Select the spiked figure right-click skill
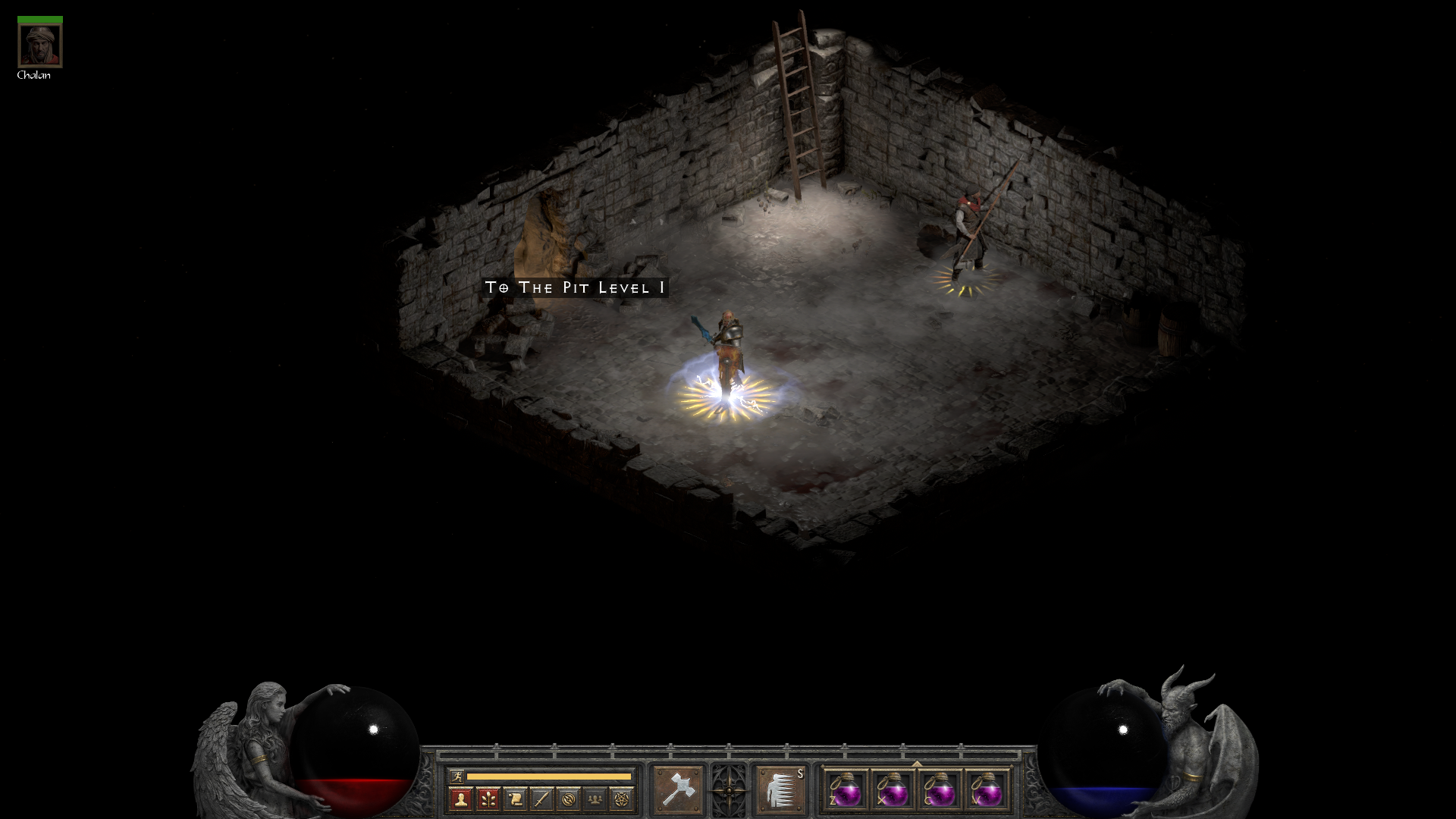 click(780, 789)
